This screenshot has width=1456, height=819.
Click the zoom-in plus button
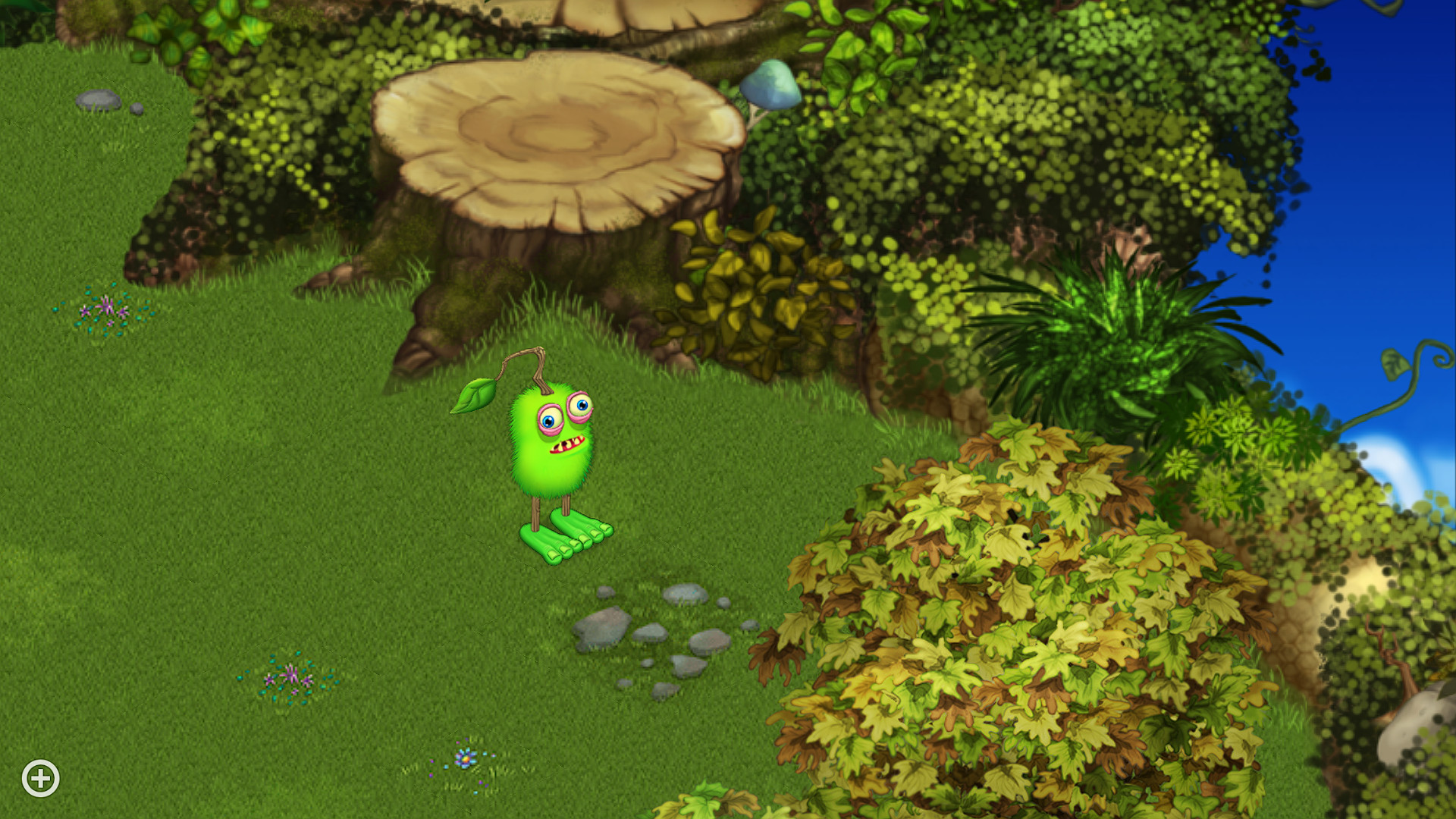click(x=42, y=777)
